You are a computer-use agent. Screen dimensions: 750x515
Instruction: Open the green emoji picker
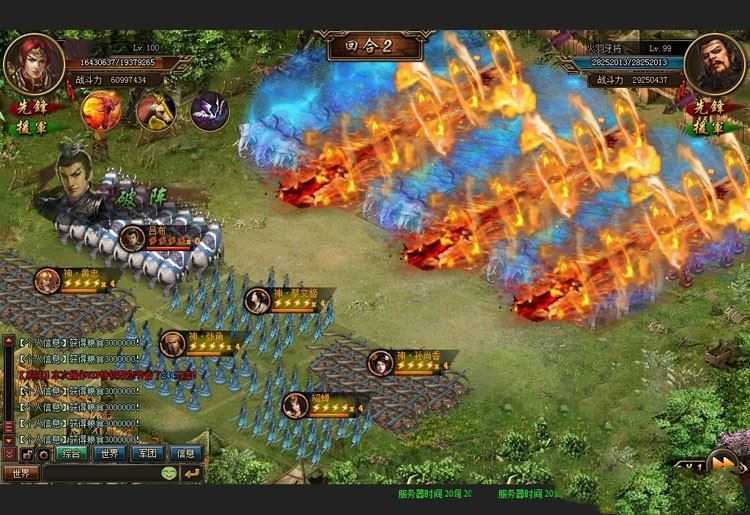tap(166, 473)
